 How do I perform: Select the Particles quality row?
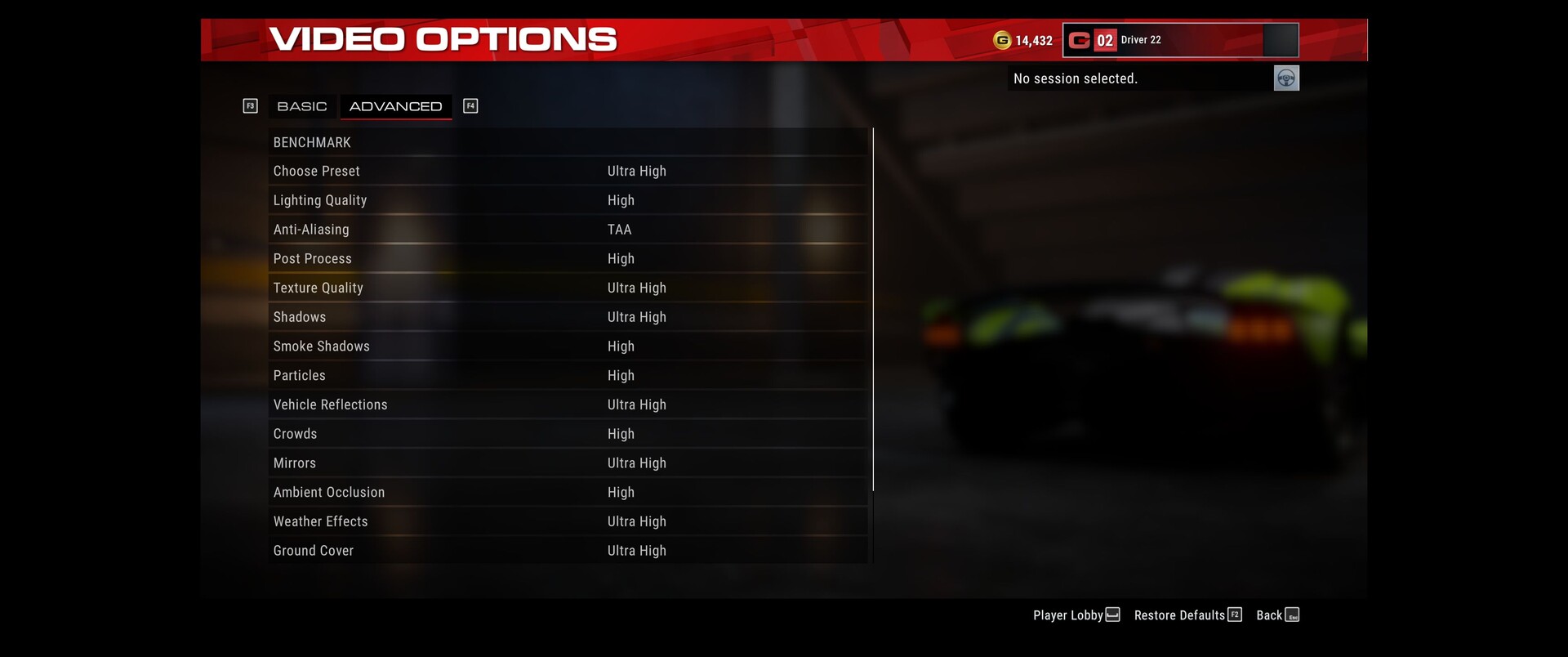point(567,376)
